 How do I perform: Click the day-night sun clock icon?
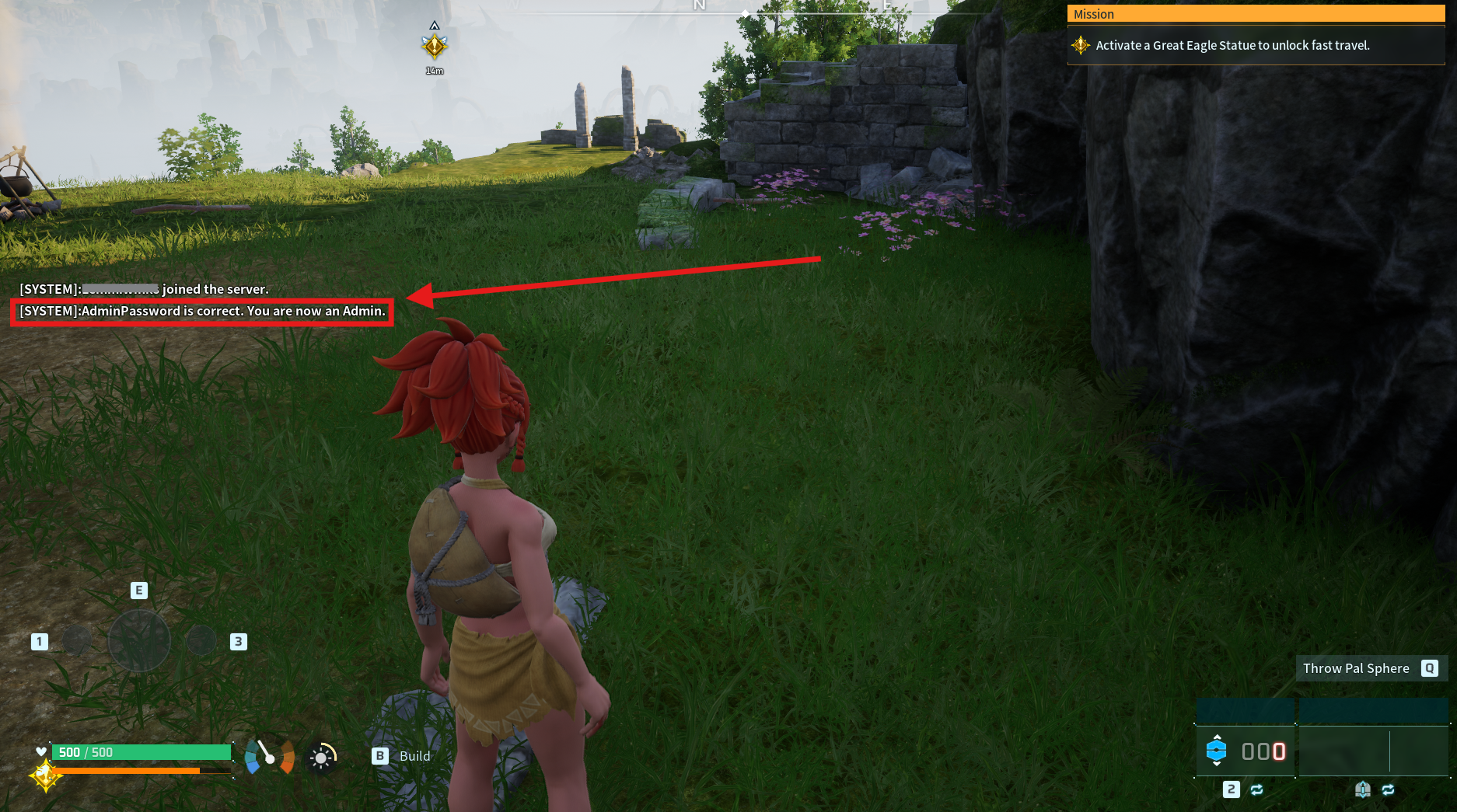click(x=321, y=758)
